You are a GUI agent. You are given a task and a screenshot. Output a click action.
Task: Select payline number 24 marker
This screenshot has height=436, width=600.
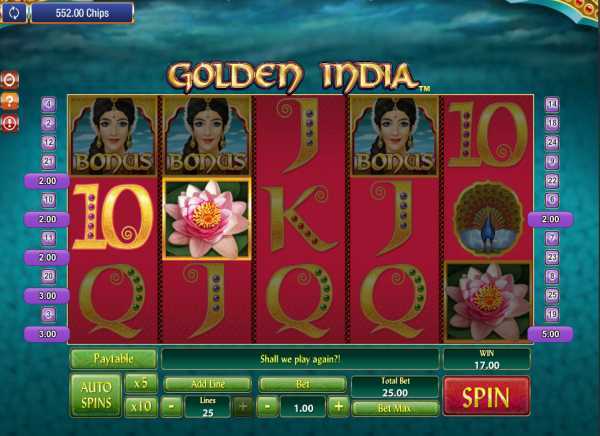[x=552, y=142]
